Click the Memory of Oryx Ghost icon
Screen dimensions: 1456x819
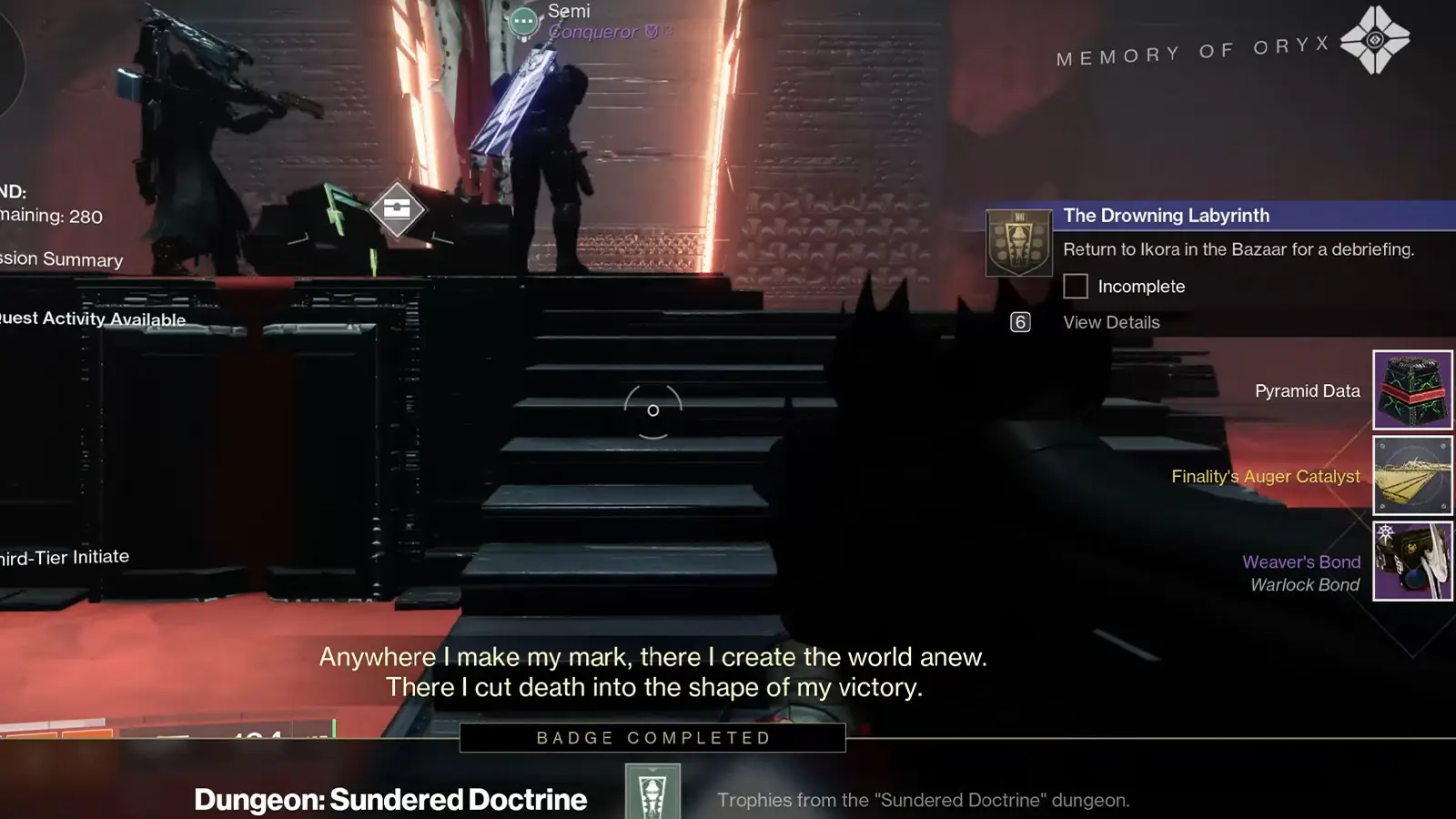1375,40
